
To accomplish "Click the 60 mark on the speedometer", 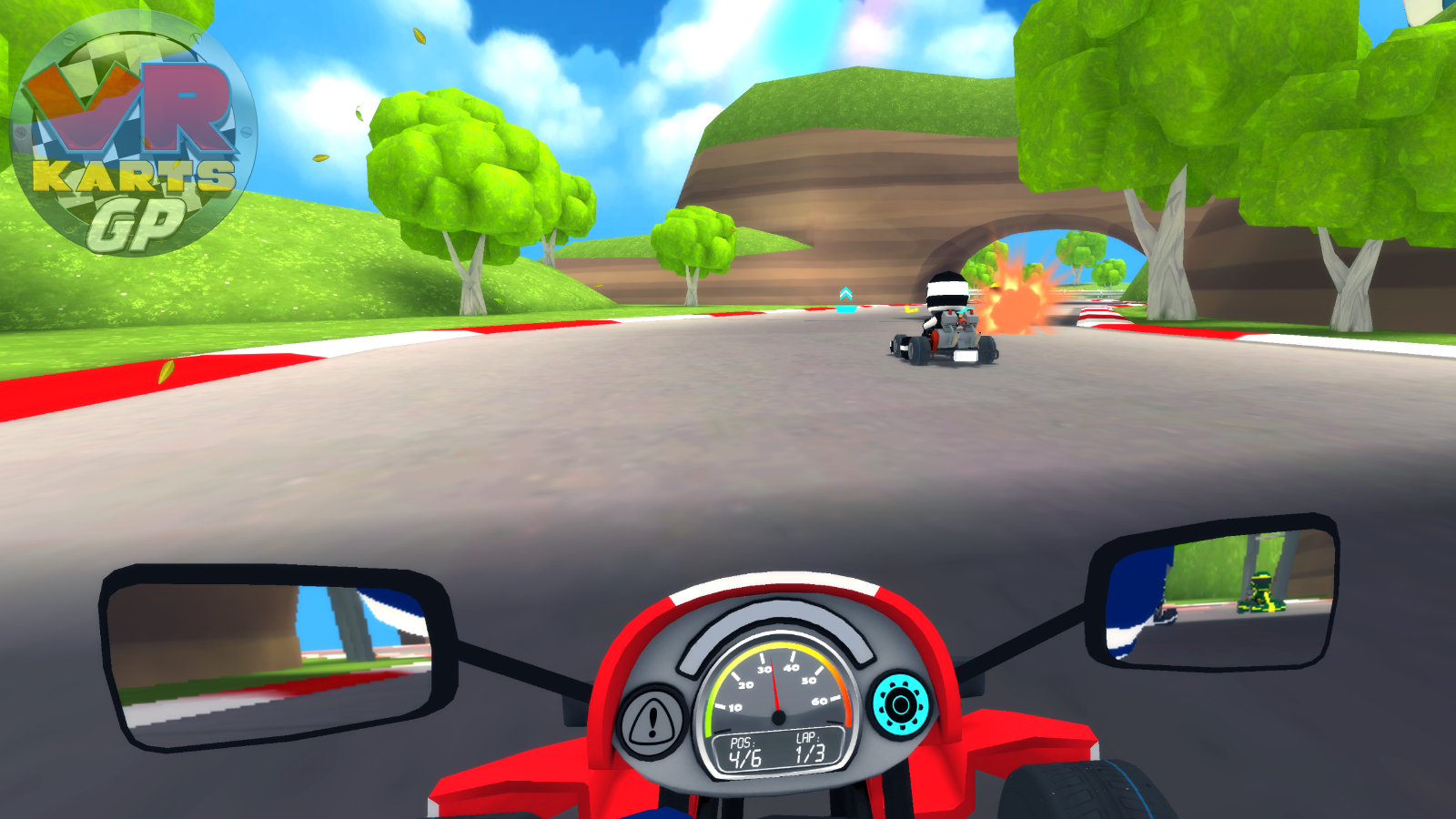I will (x=822, y=700).
